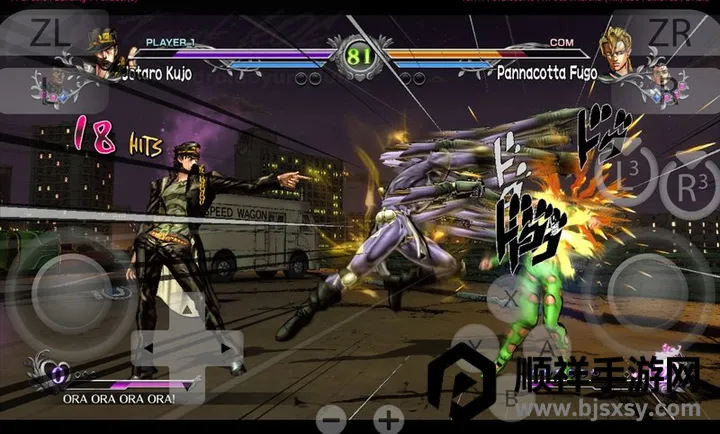Tap the on-screen X face button

(509, 297)
